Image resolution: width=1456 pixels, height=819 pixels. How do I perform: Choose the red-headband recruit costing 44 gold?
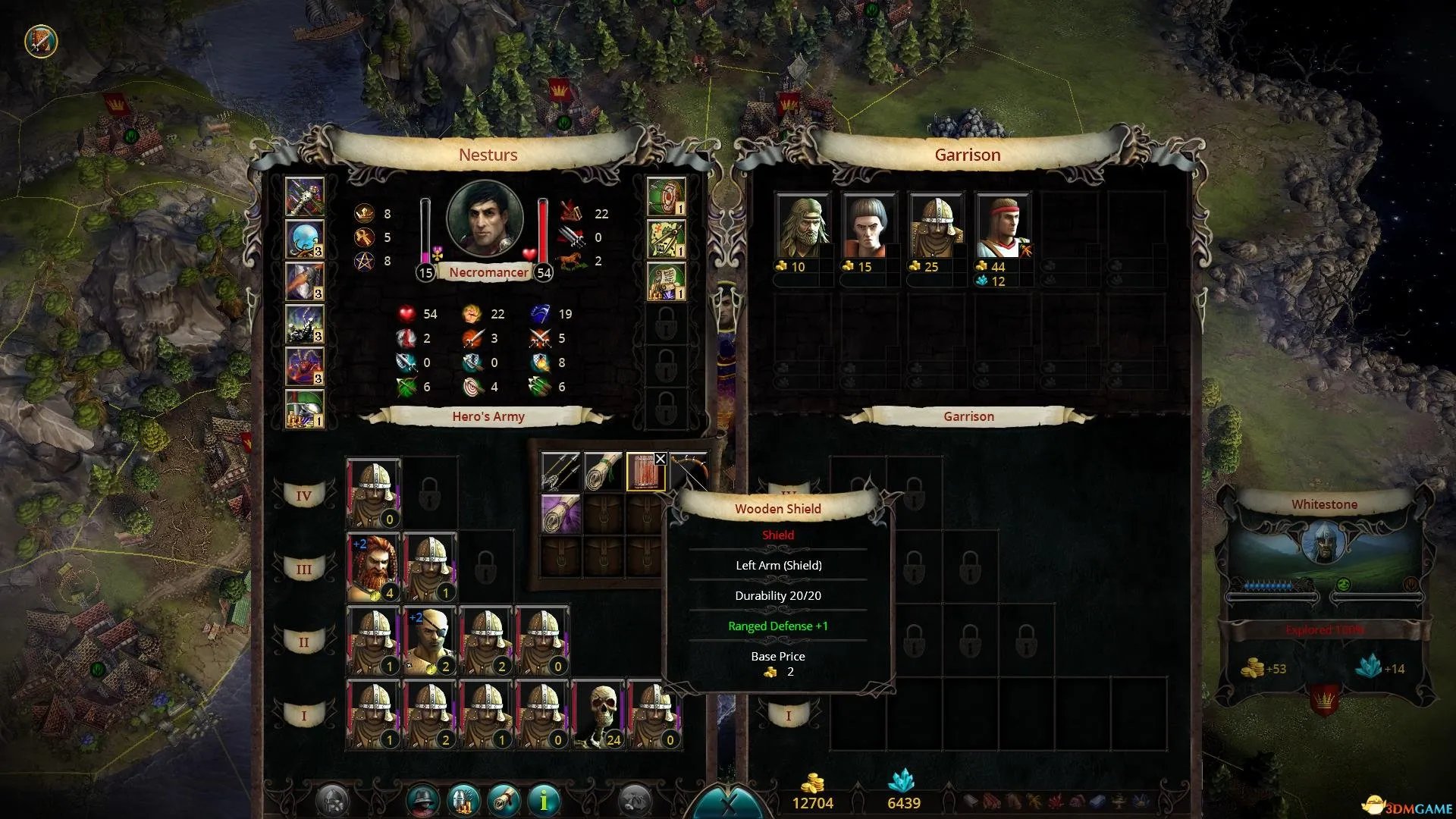click(1003, 226)
